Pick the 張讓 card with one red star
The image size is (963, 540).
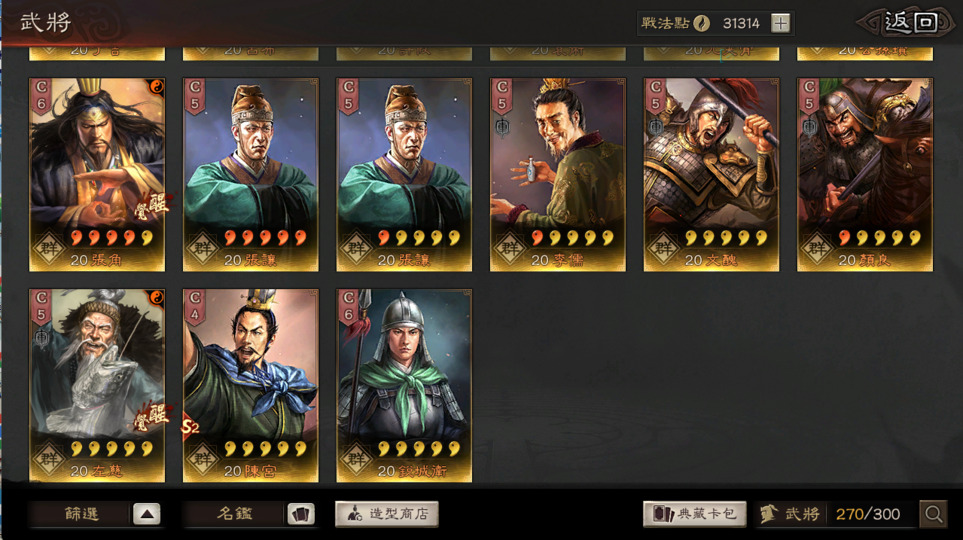point(404,175)
